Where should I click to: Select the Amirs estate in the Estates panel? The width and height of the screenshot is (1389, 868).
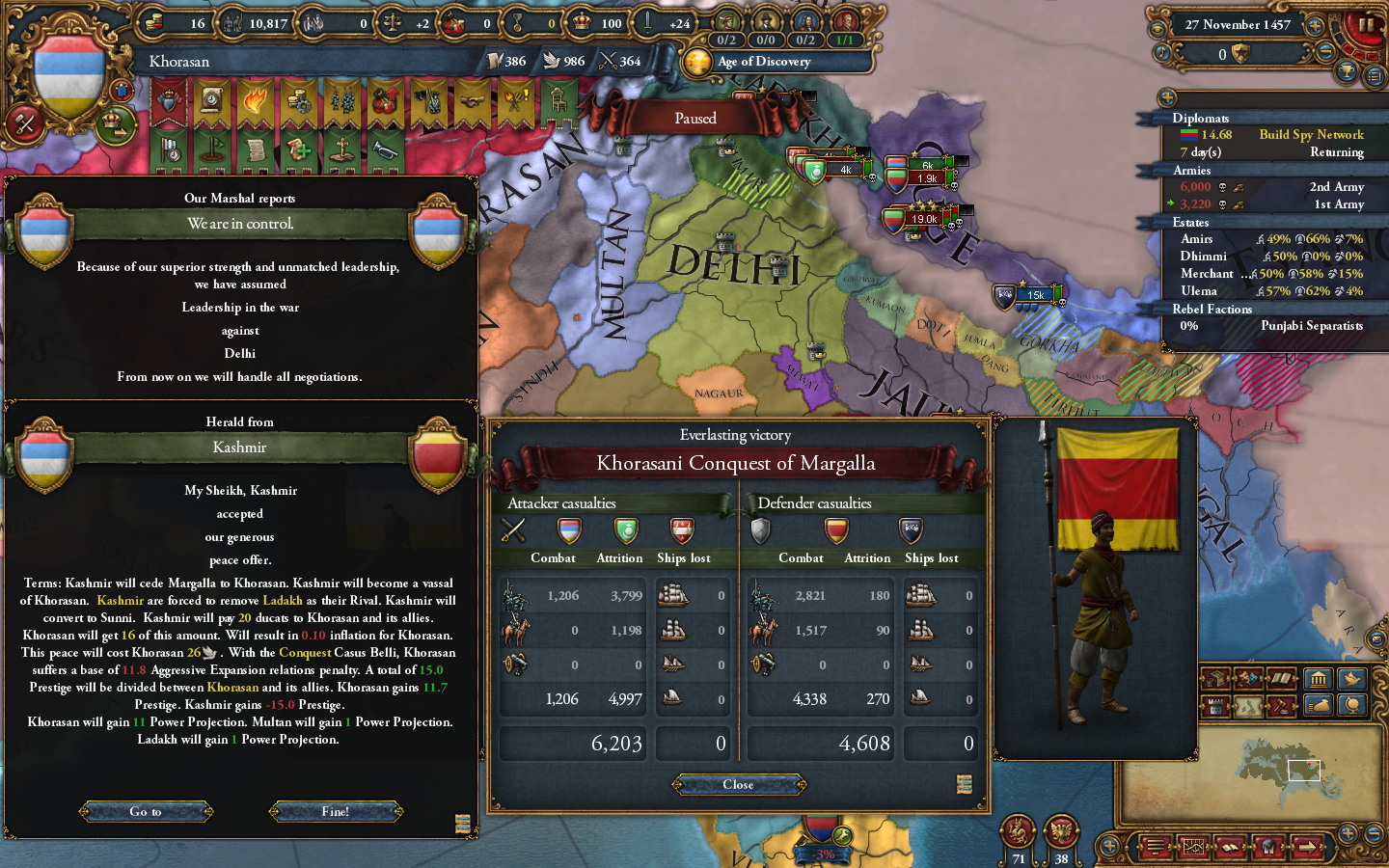click(x=1196, y=238)
